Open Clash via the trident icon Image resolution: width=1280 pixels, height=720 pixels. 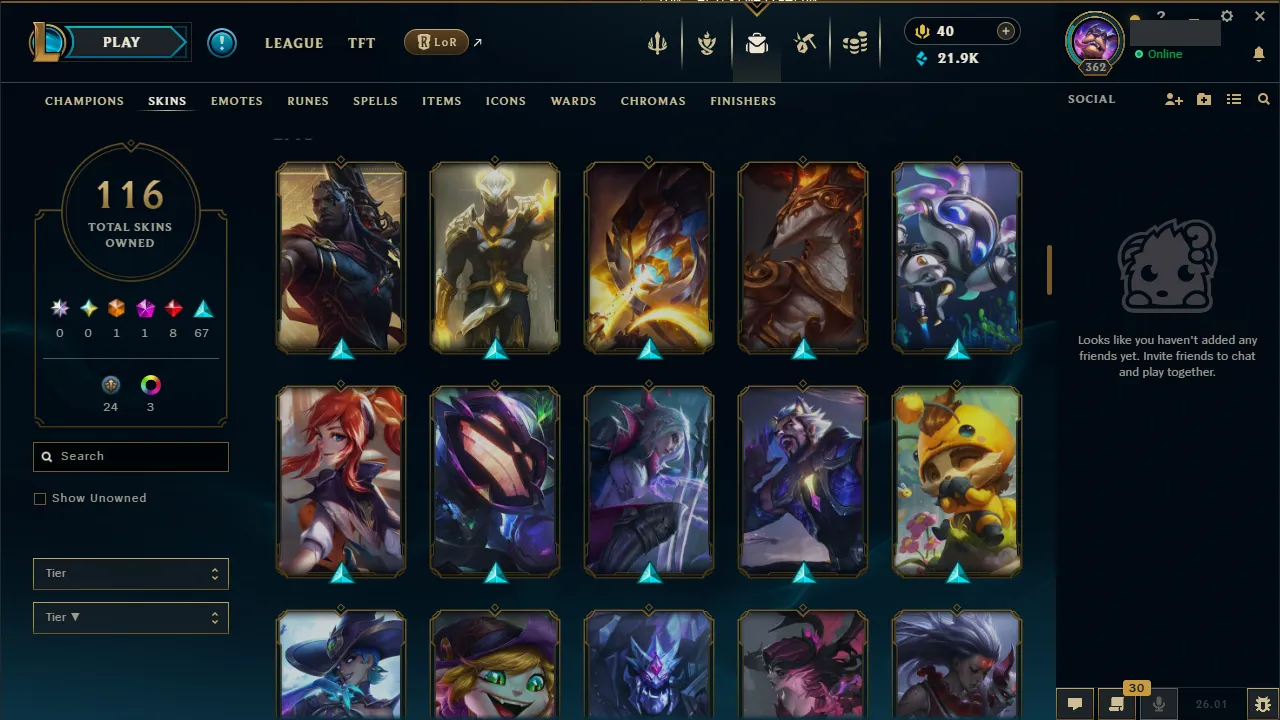pos(657,42)
